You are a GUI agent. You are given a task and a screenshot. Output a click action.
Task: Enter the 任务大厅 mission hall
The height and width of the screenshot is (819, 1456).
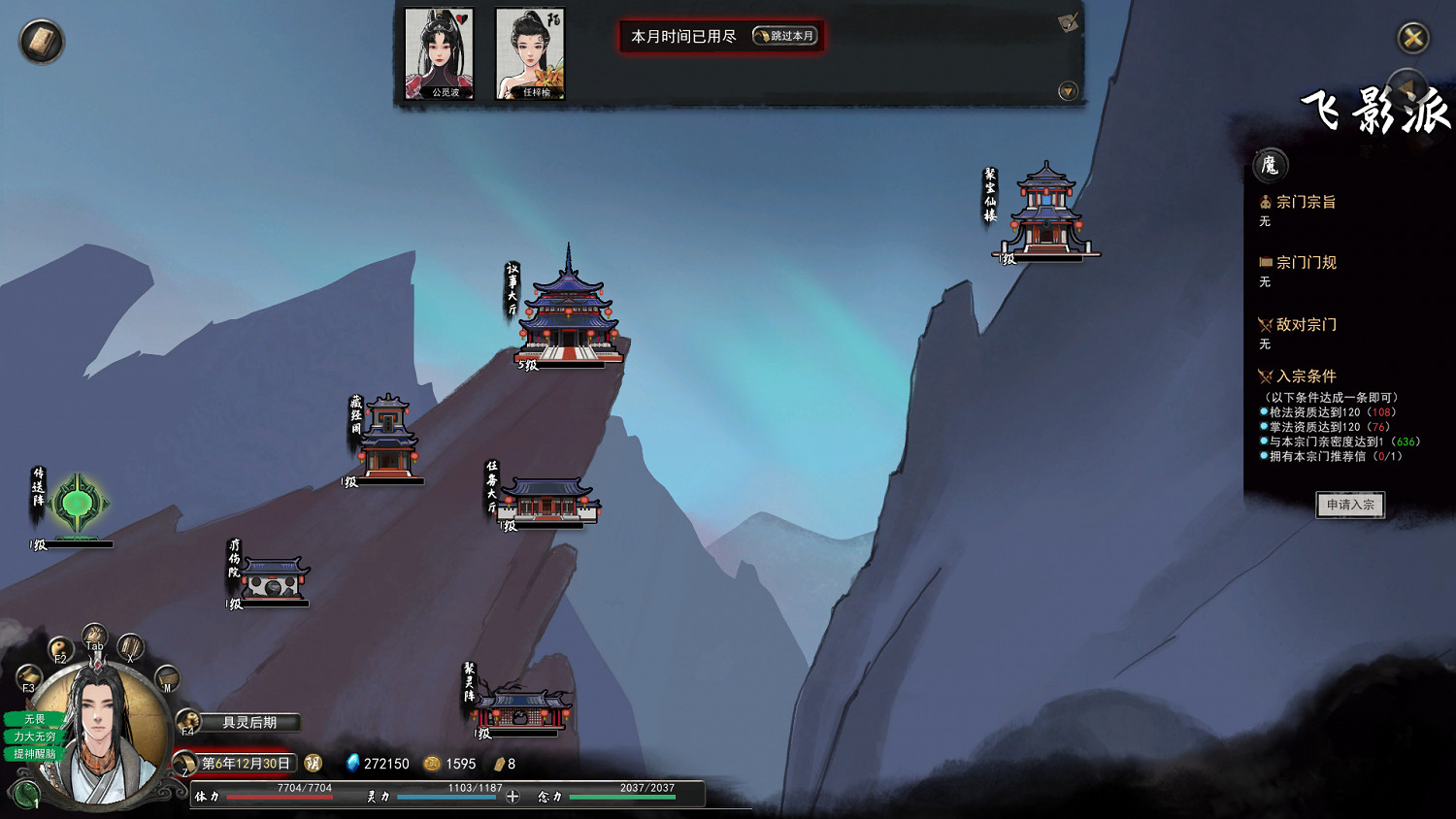[548, 499]
